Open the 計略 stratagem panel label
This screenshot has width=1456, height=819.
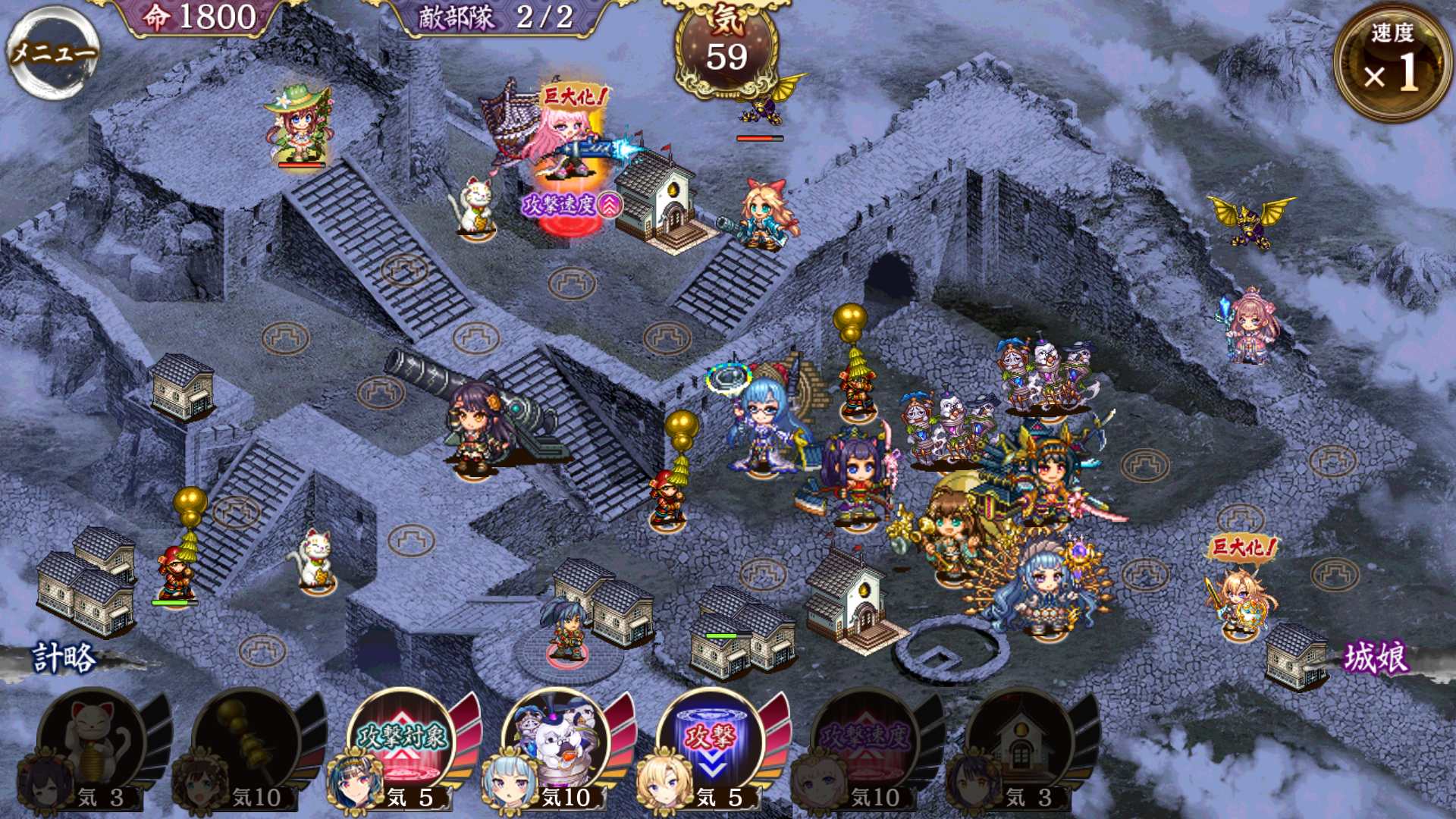[x=64, y=658]
